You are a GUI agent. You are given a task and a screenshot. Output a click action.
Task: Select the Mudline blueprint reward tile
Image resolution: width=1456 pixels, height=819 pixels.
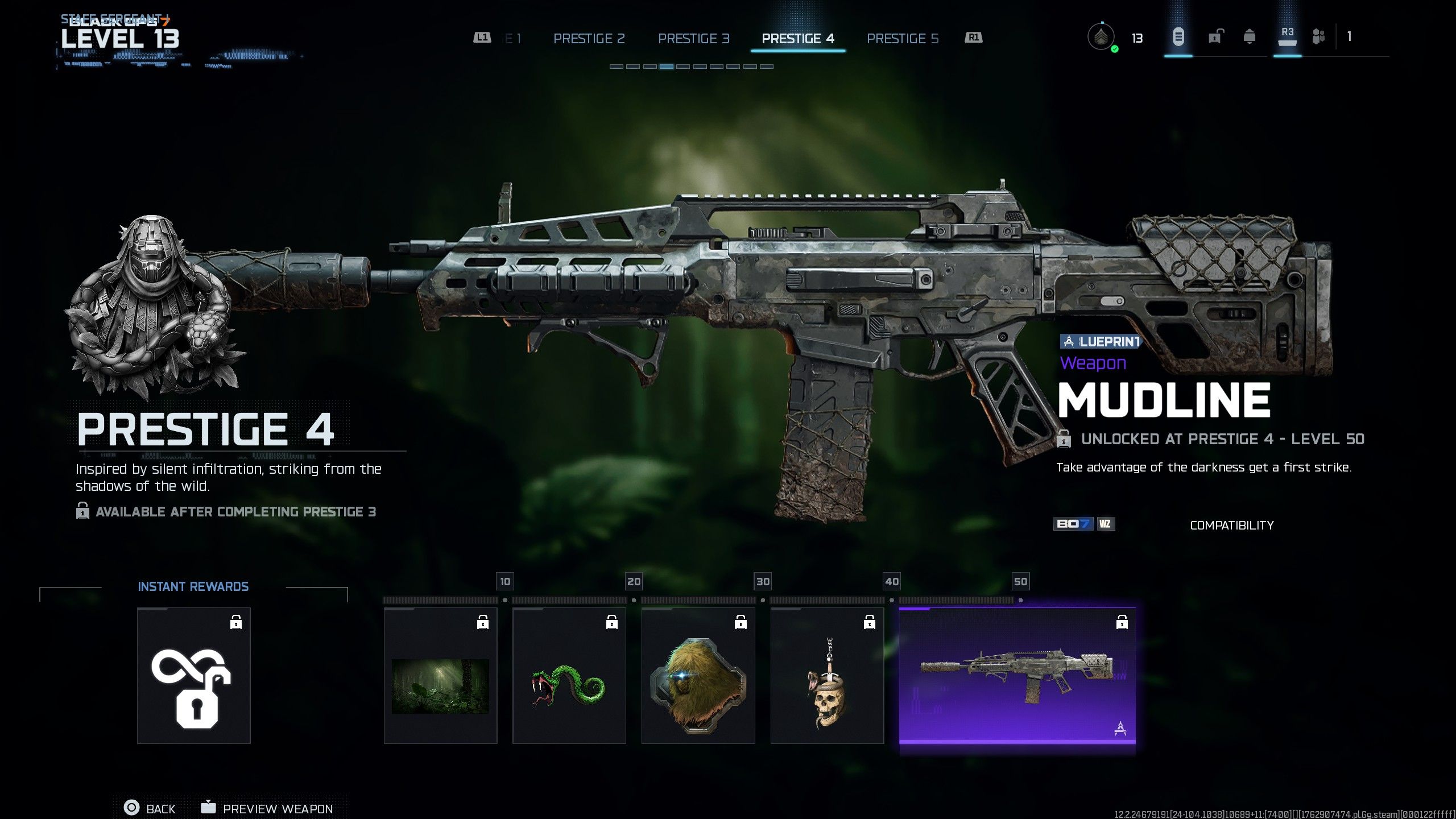[1017, 675]
